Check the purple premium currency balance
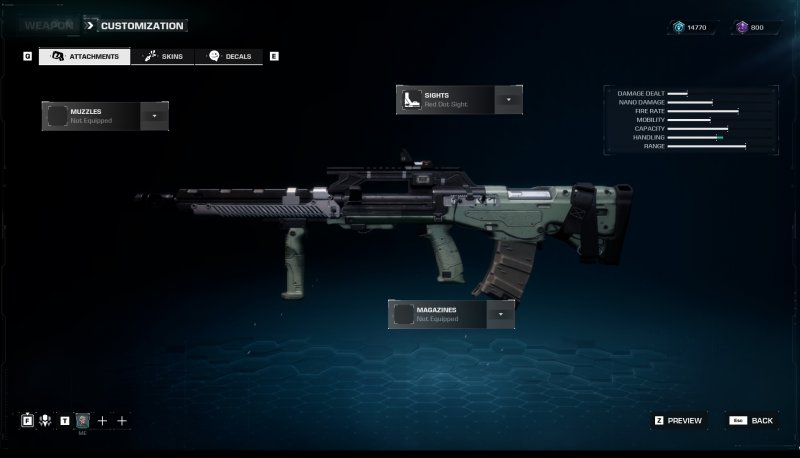Viewport: 800px width, 458px height. click(x=751, y=27)
